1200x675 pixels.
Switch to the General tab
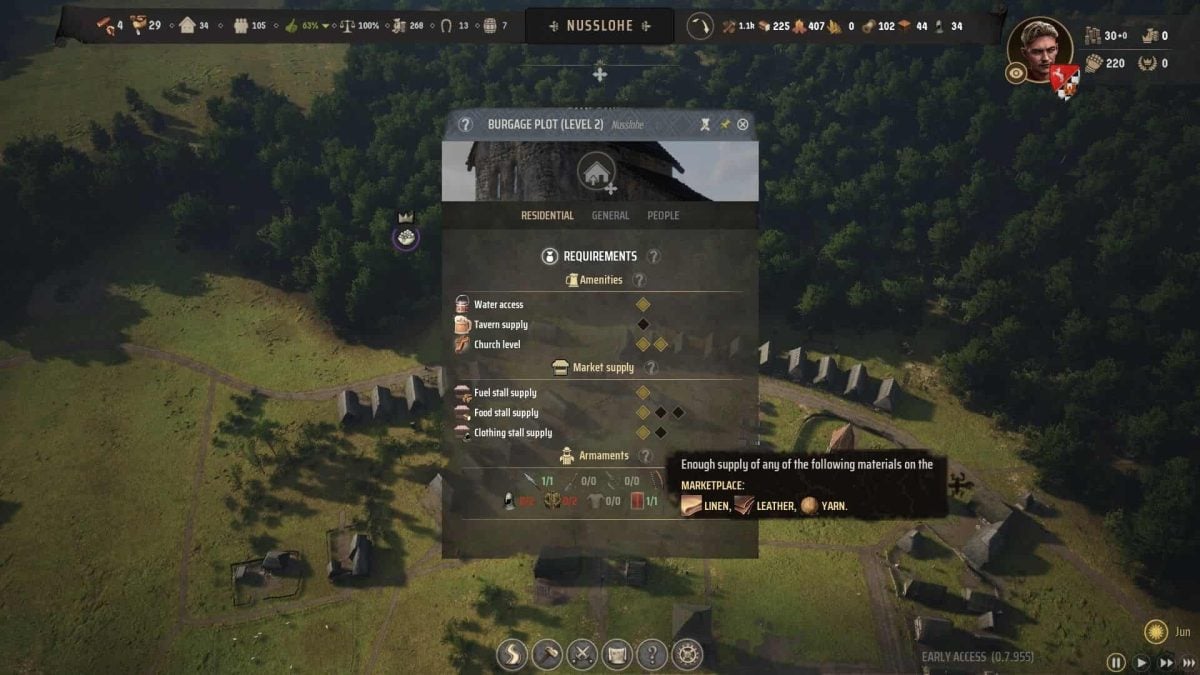pos(610,215)
